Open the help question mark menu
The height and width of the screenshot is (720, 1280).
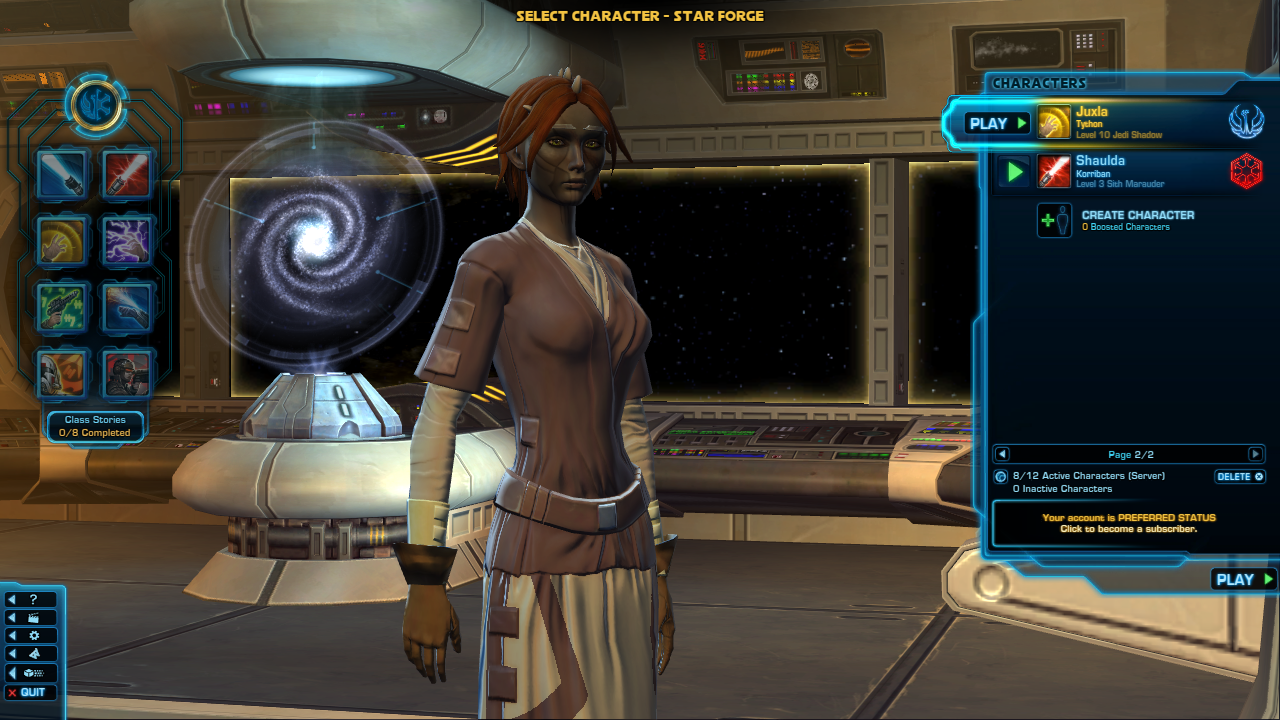(x=32, y=599)
